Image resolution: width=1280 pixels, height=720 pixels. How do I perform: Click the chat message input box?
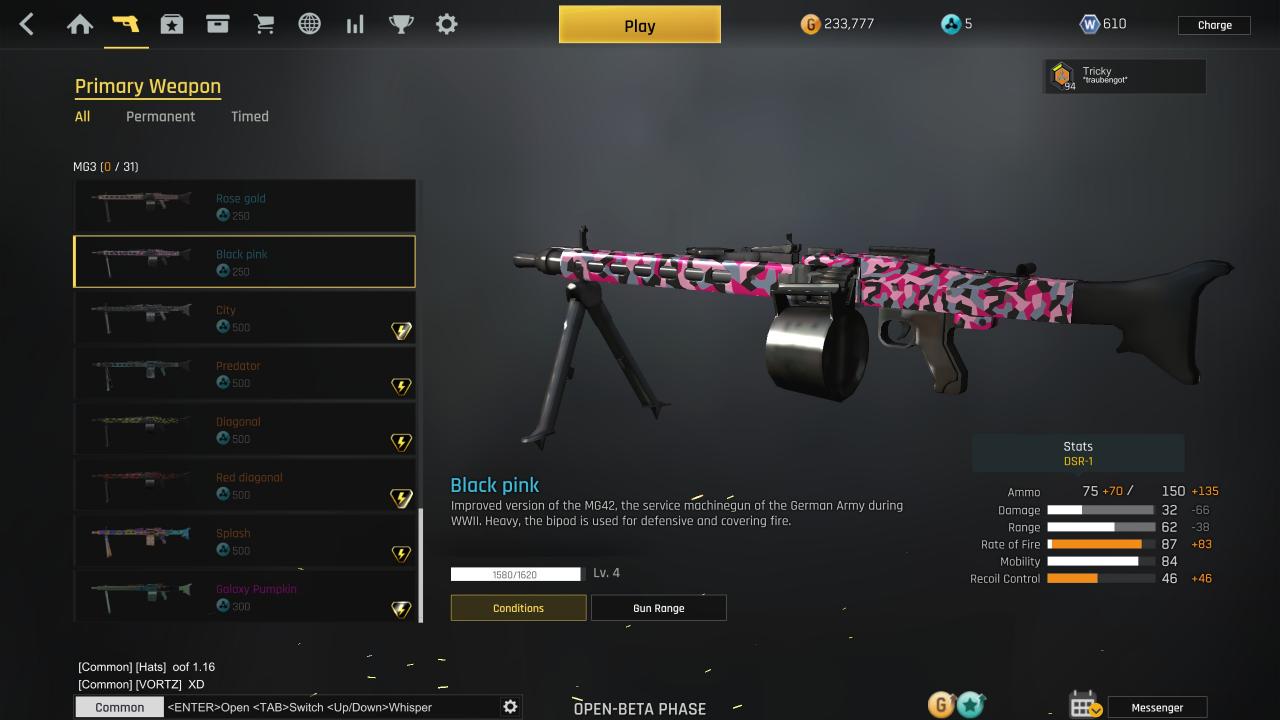click(330, 707)
